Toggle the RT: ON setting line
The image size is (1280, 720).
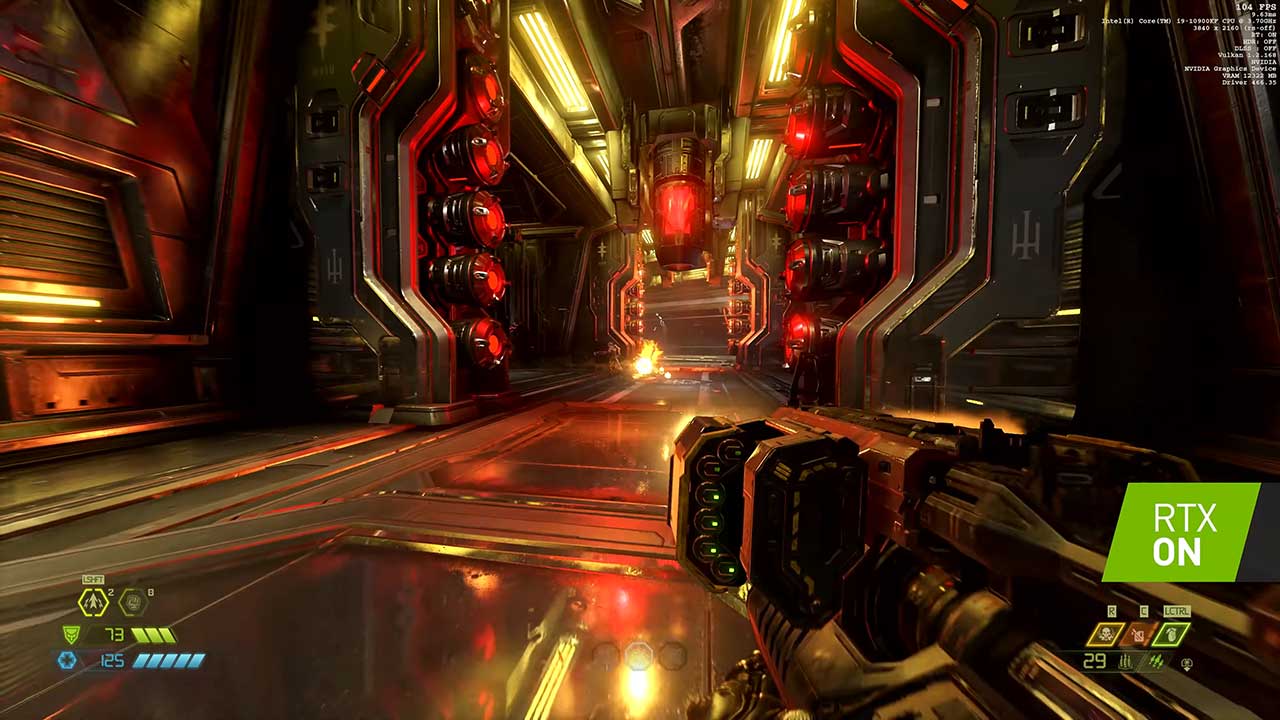[1263, 35]
